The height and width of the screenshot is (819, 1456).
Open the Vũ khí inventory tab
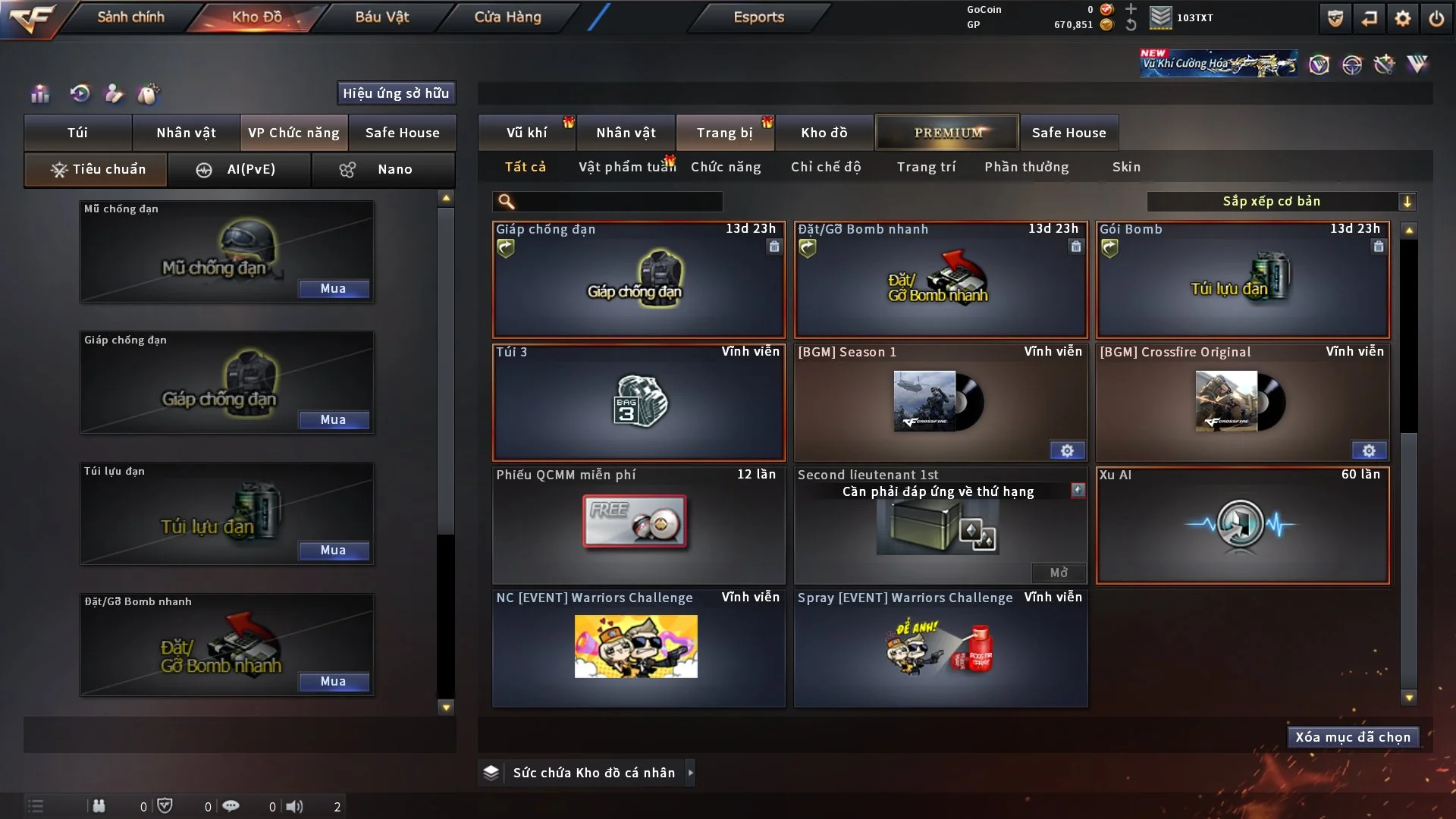[526, 133]
